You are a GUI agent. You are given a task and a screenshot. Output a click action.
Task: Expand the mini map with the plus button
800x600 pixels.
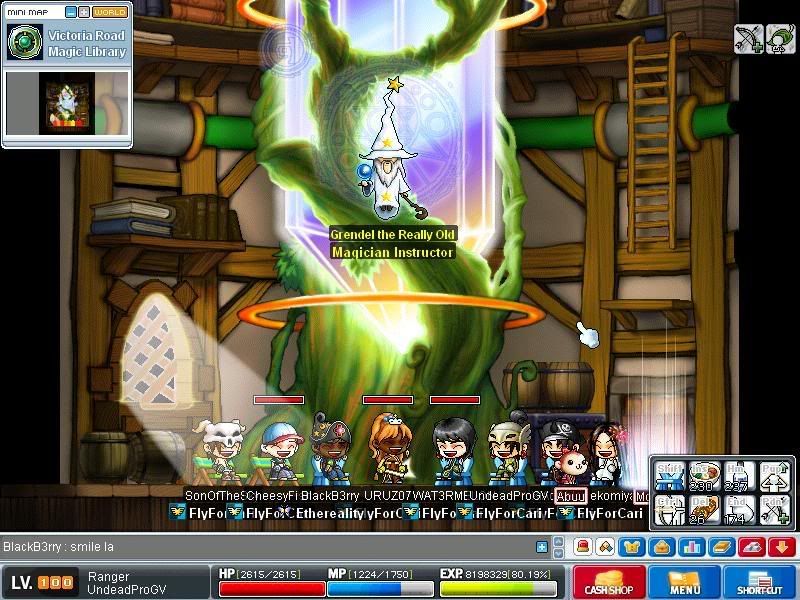pos(84,12)
